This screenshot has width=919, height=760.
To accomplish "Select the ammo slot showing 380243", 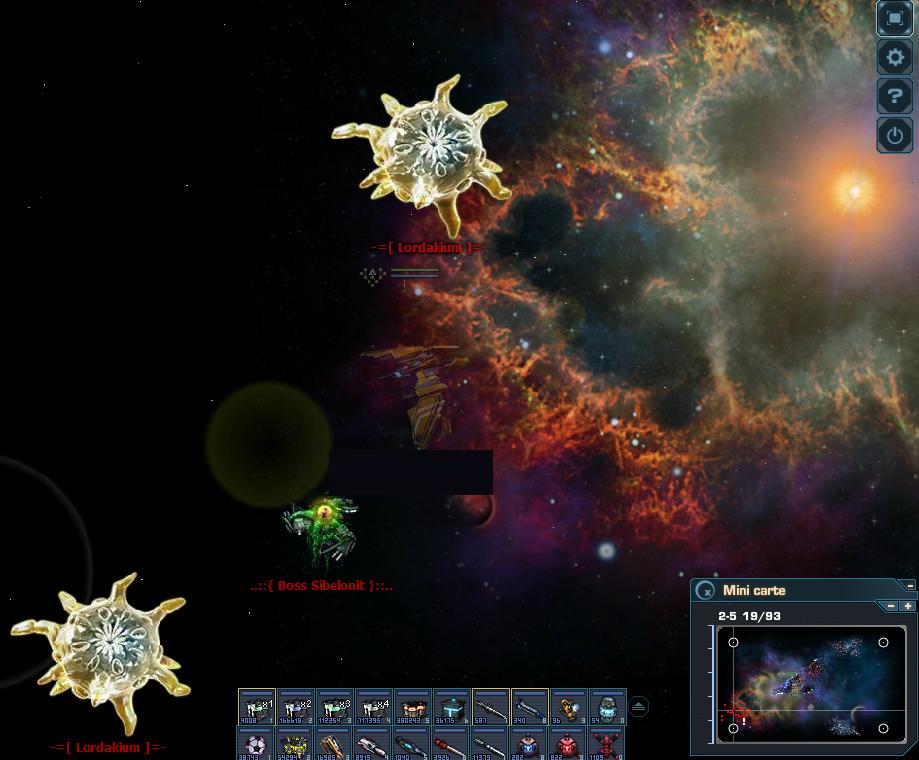I will coord(413,706).
